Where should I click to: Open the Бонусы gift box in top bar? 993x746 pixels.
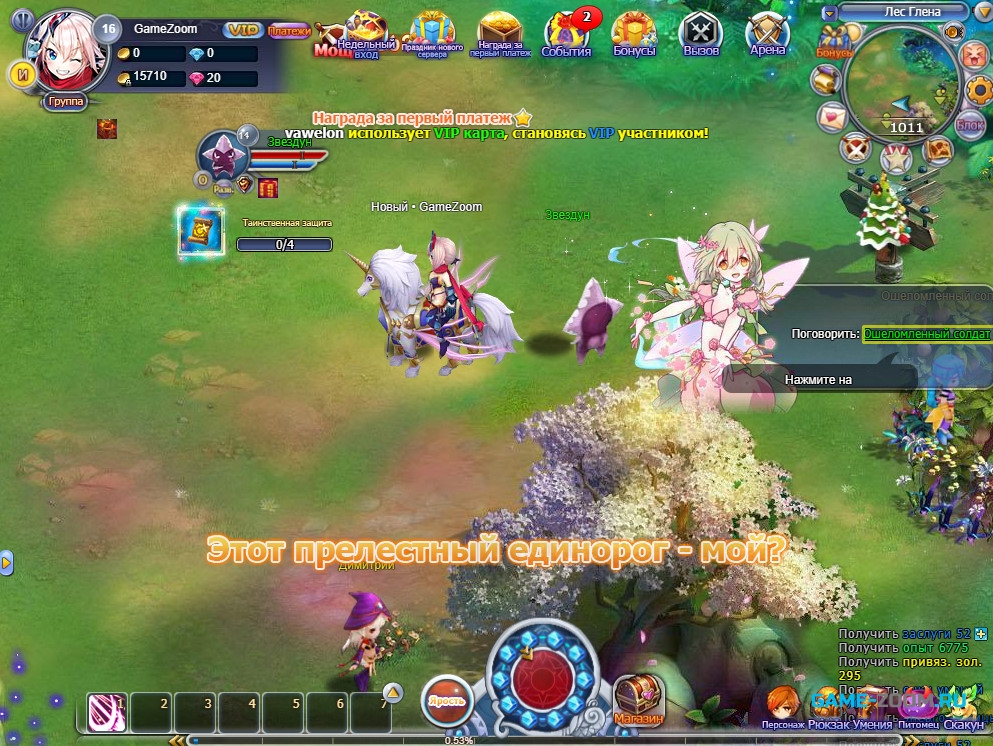[x=633, y=34]
